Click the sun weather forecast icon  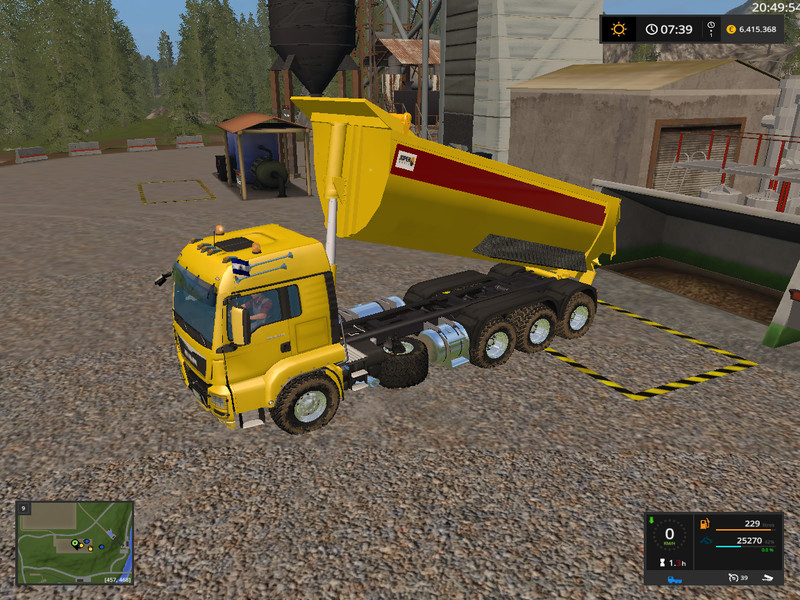pos(619,29)
